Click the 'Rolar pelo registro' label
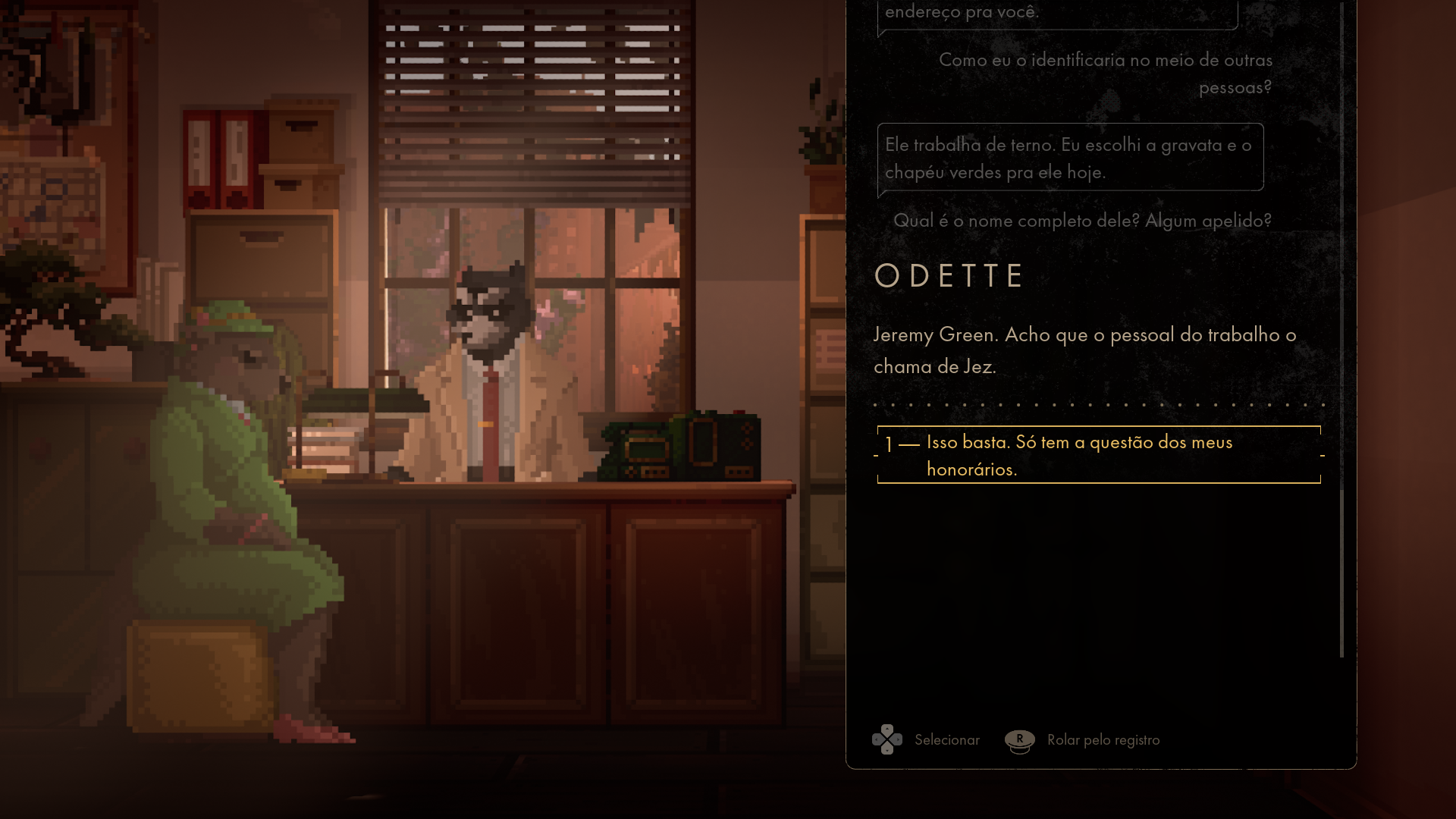 [x=1103, y=739]
